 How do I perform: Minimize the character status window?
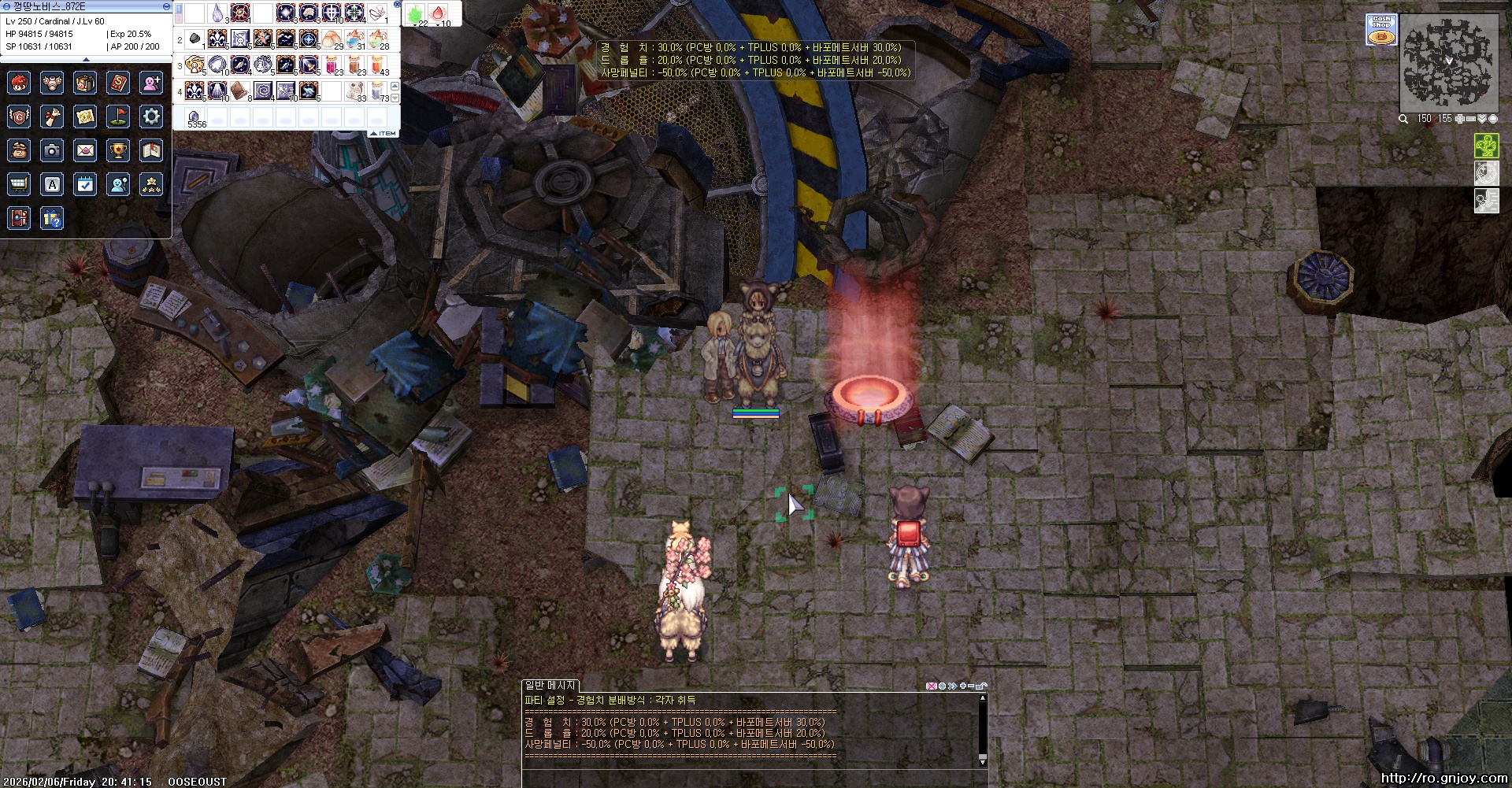[x=166, y=6]
